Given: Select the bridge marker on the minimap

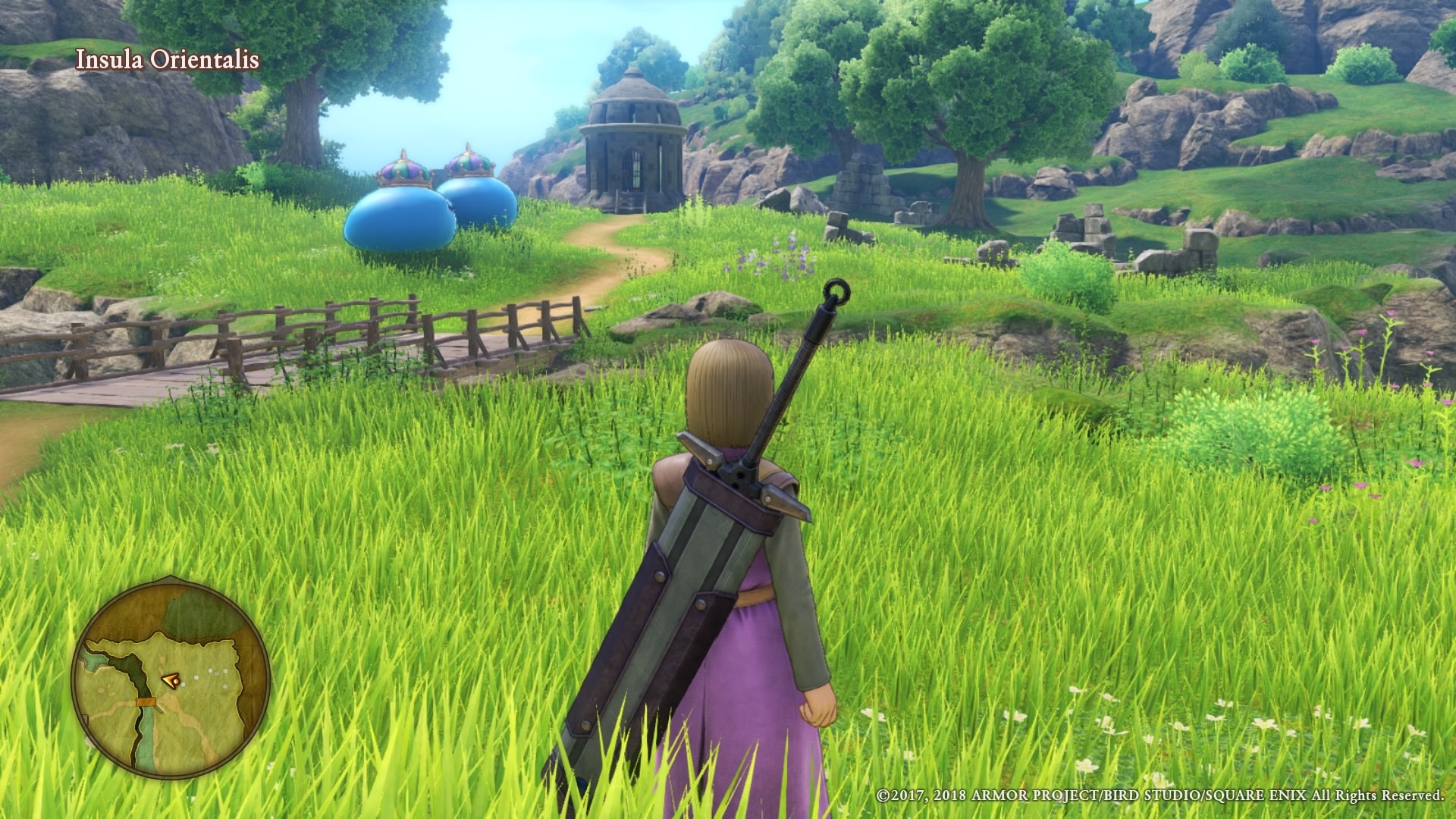Looking at the screenshot, I should point(144,701).
